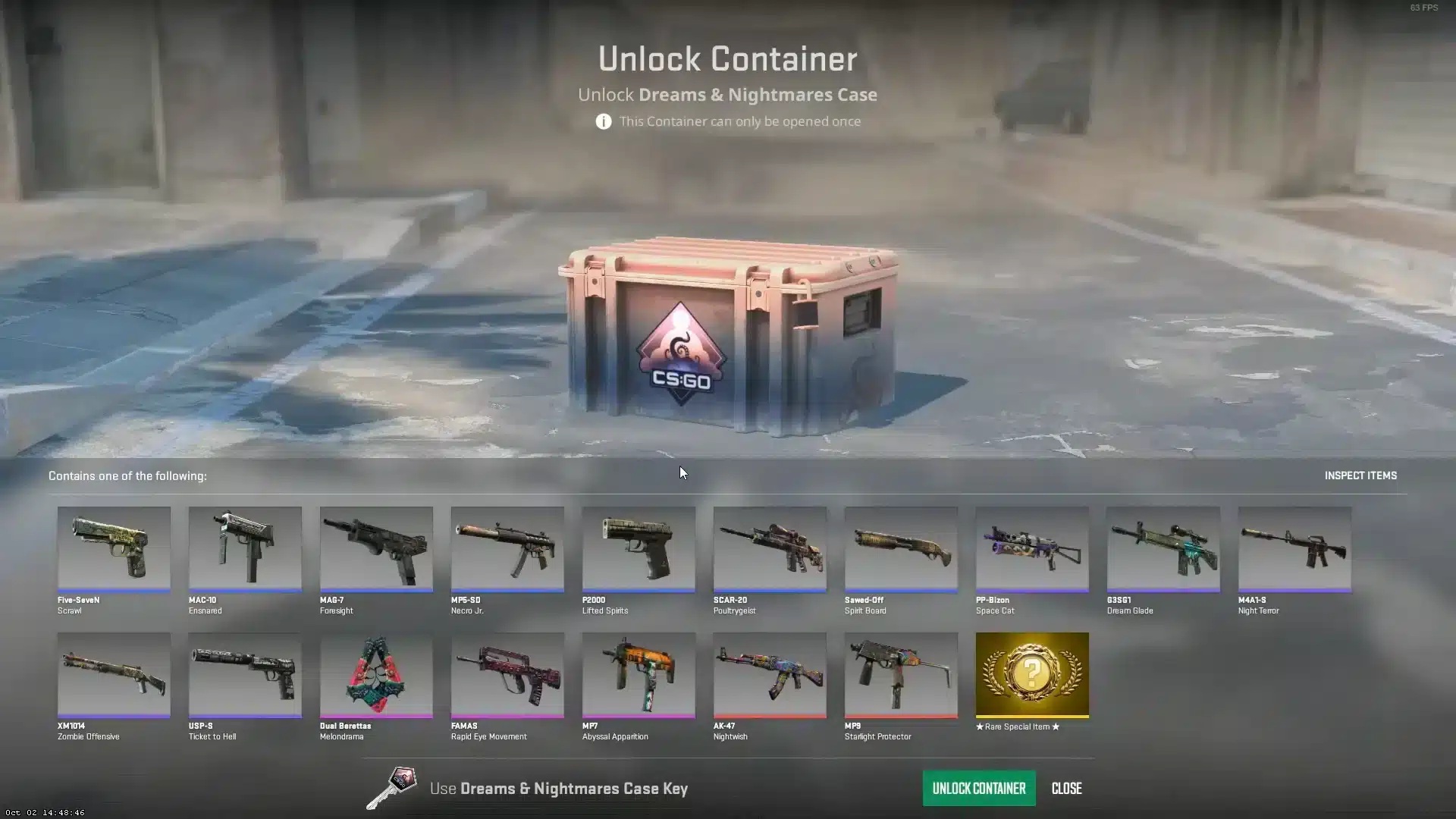Screen dimensions: 1456x819
Task: Click the CS:GO emblem on the case
Action: coord(681,356)
